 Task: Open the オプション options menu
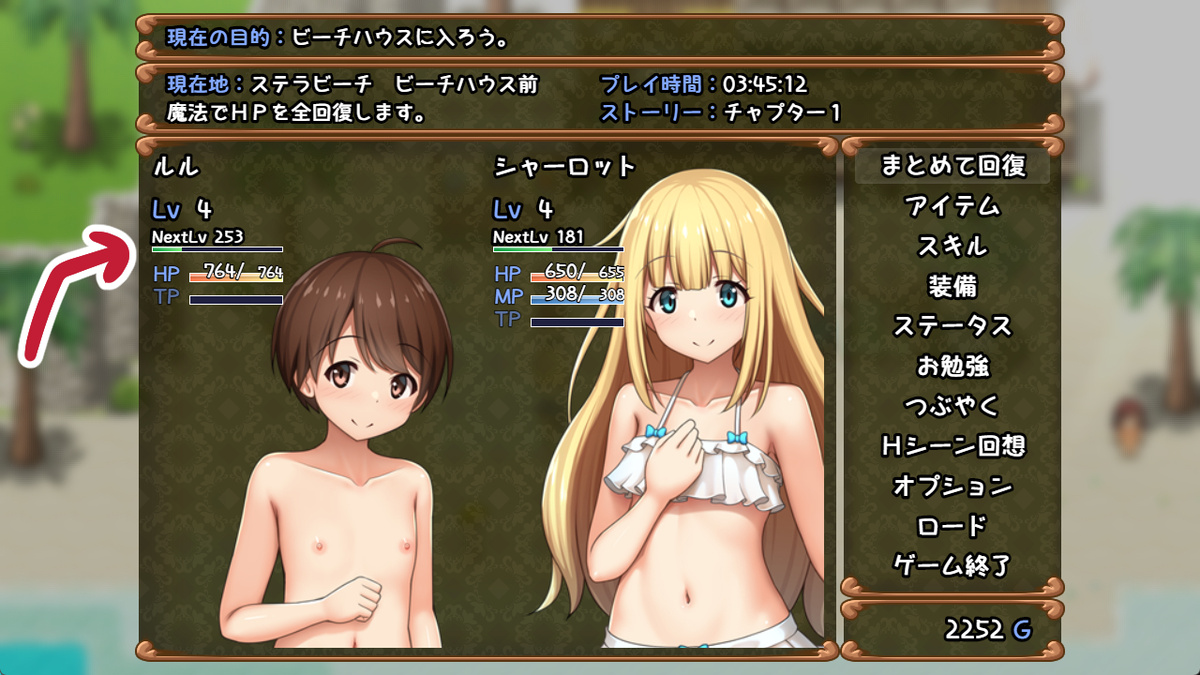pos(952,486)
